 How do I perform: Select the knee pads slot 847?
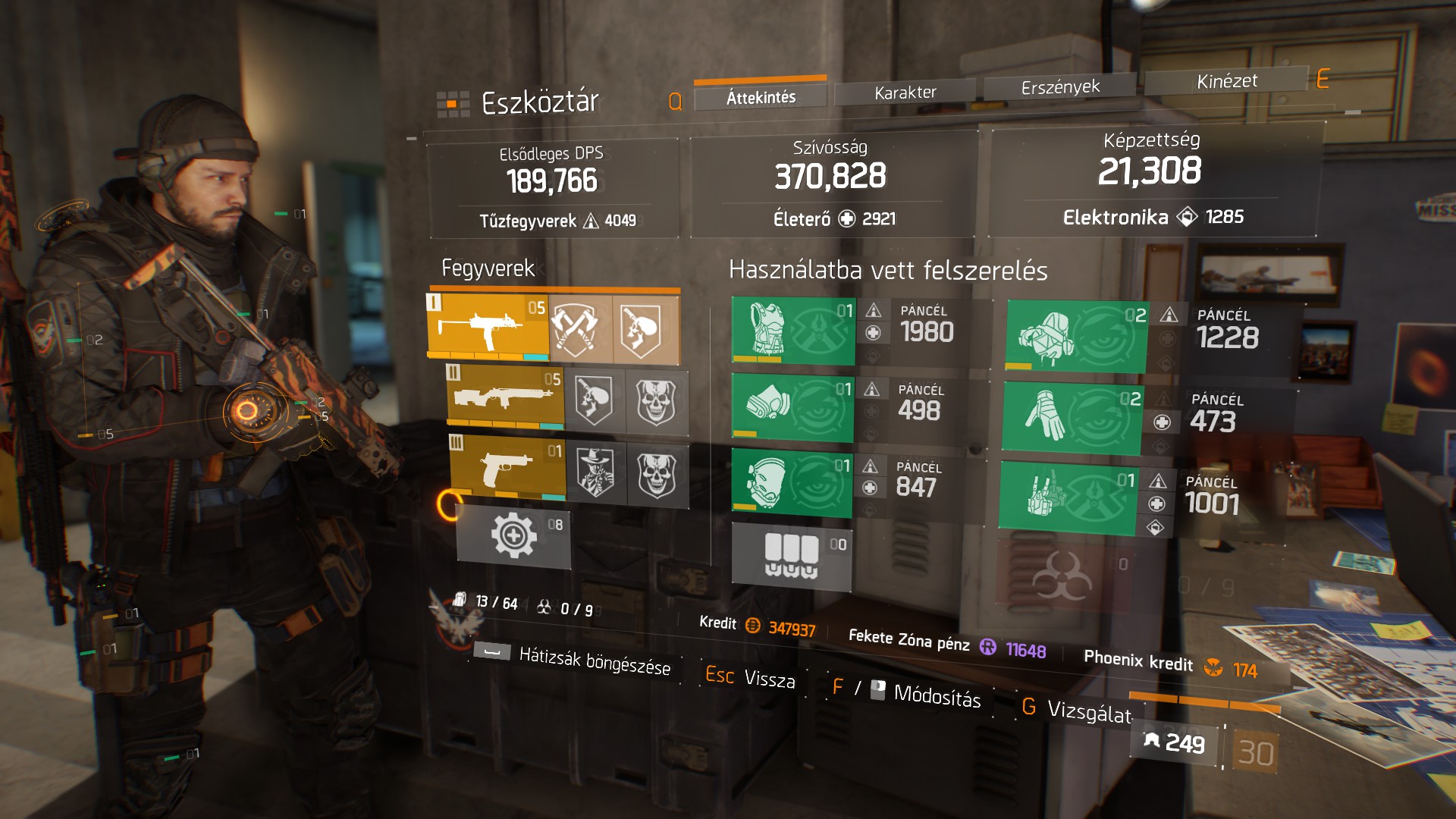pyautogui.click(x=791, y=482)
